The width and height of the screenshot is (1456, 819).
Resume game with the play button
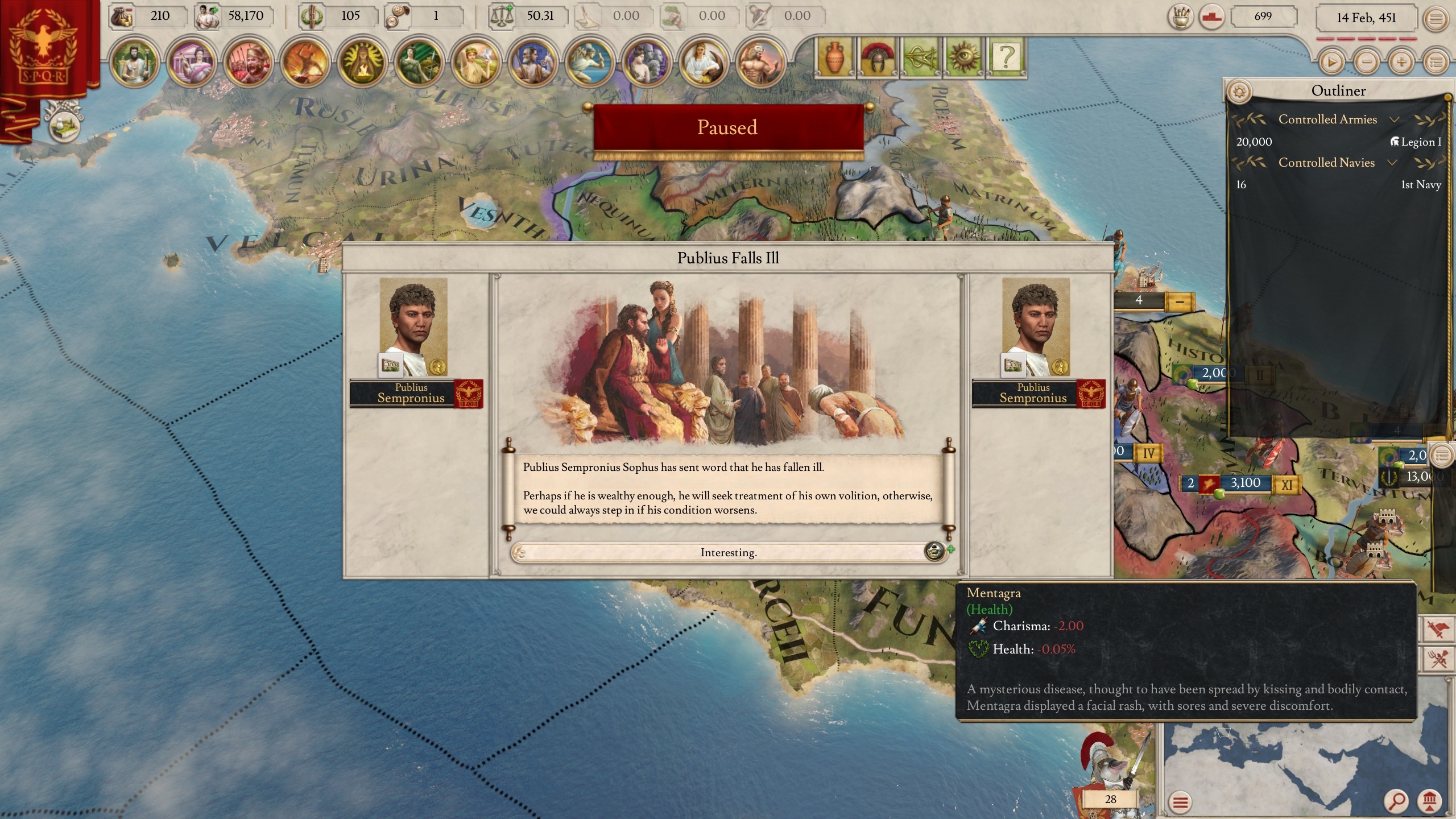(x=1331, y=61)
